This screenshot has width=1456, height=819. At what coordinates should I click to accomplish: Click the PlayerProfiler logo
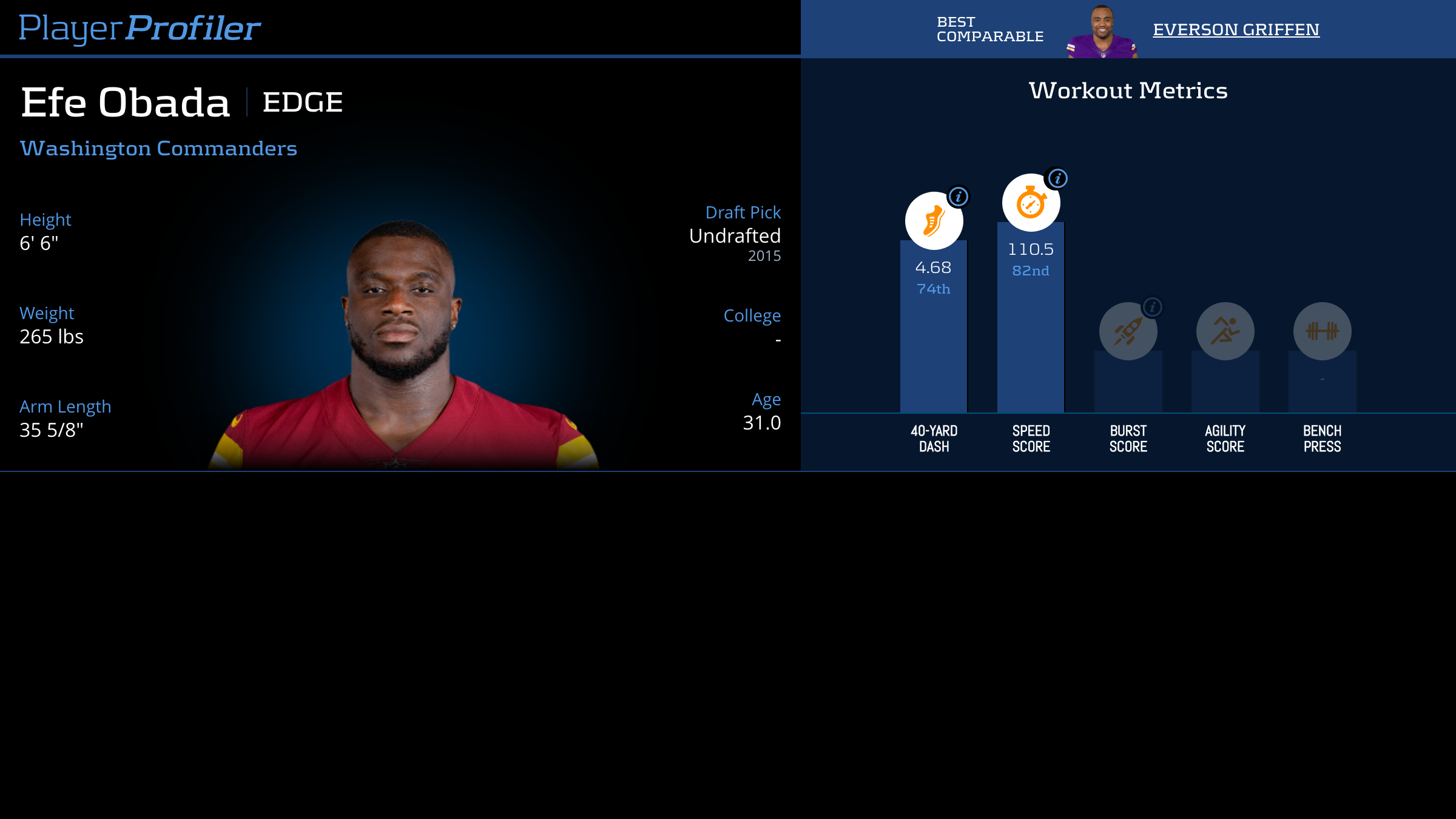140,28
